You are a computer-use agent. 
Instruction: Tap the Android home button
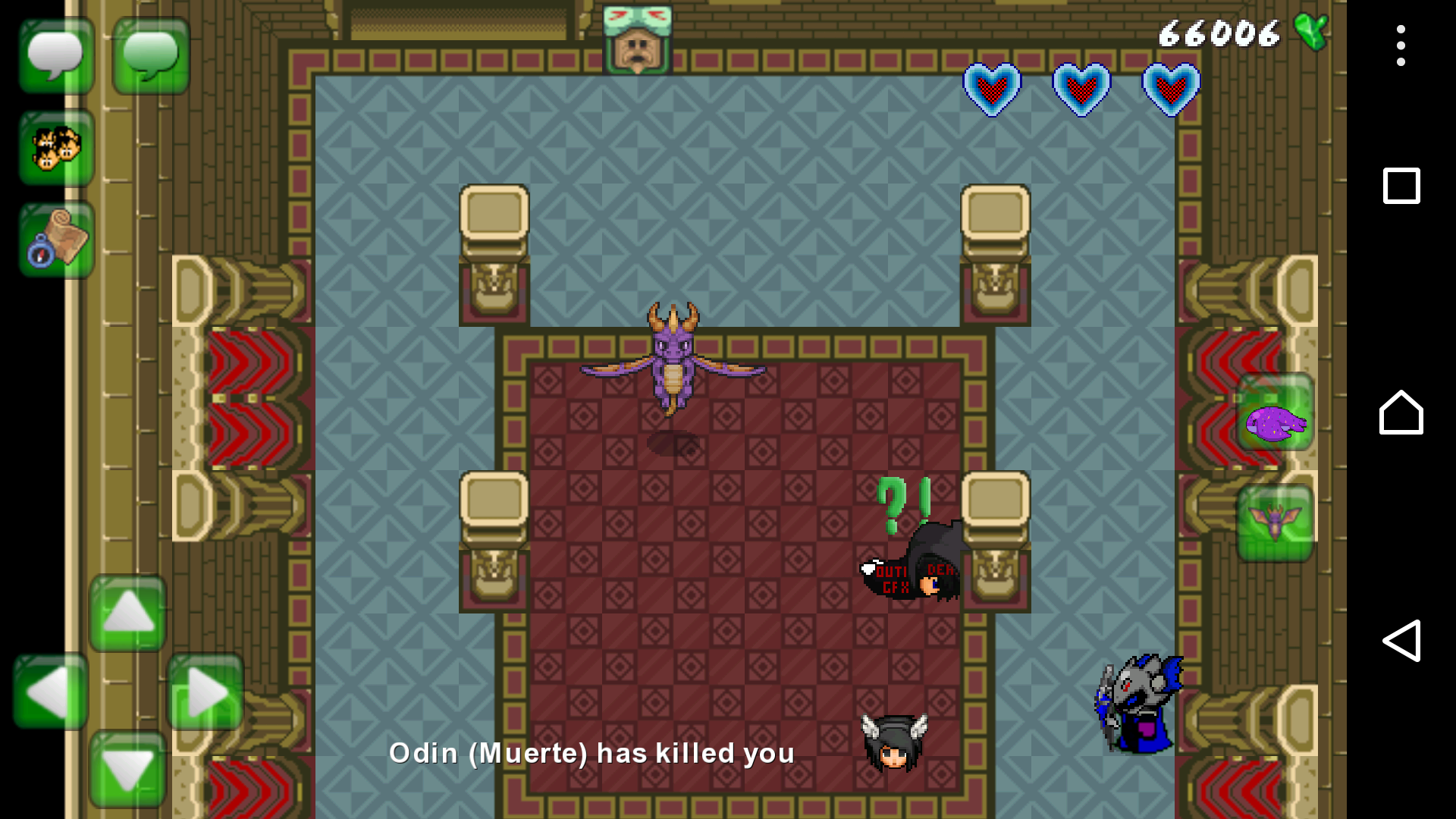[1401, 413]
